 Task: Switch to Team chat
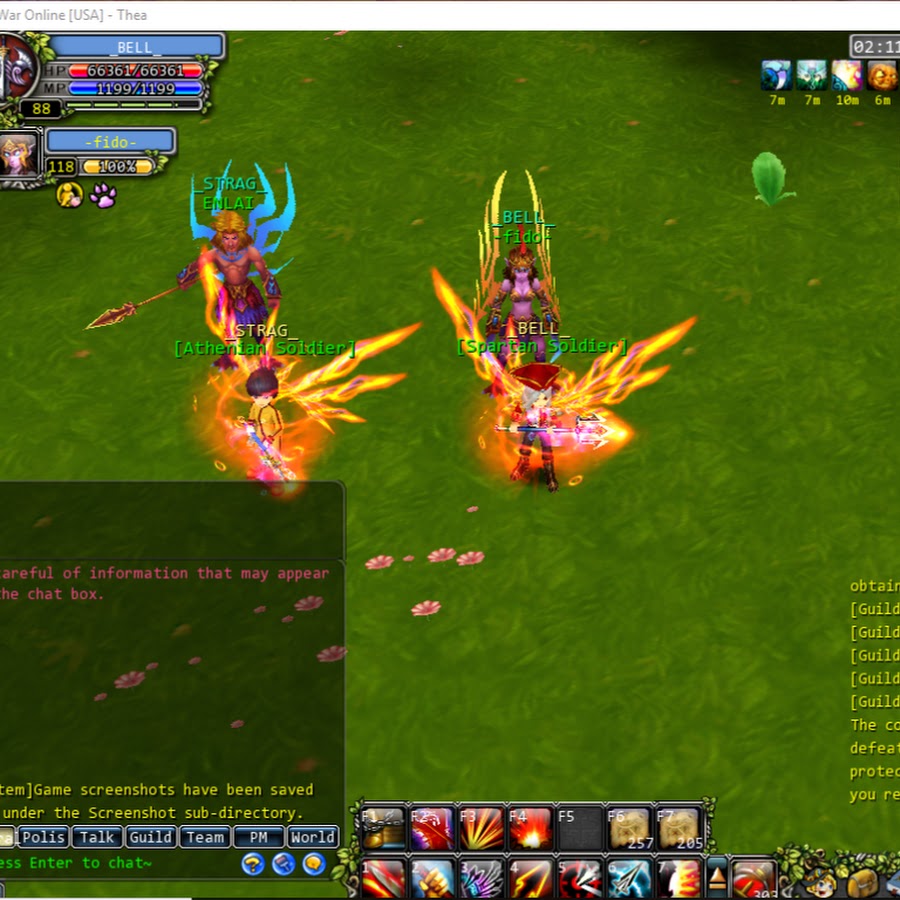[205, 837]
